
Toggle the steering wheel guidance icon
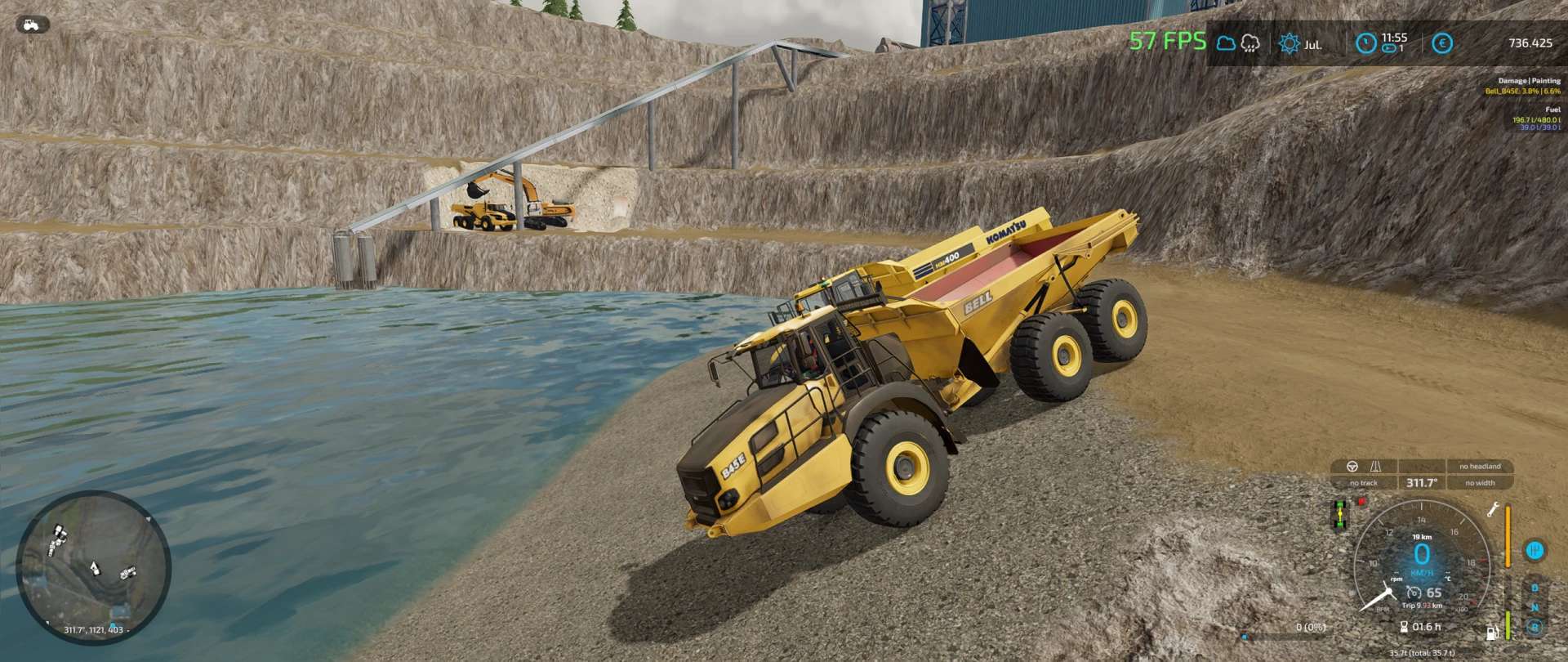(x=1352, y=466)
